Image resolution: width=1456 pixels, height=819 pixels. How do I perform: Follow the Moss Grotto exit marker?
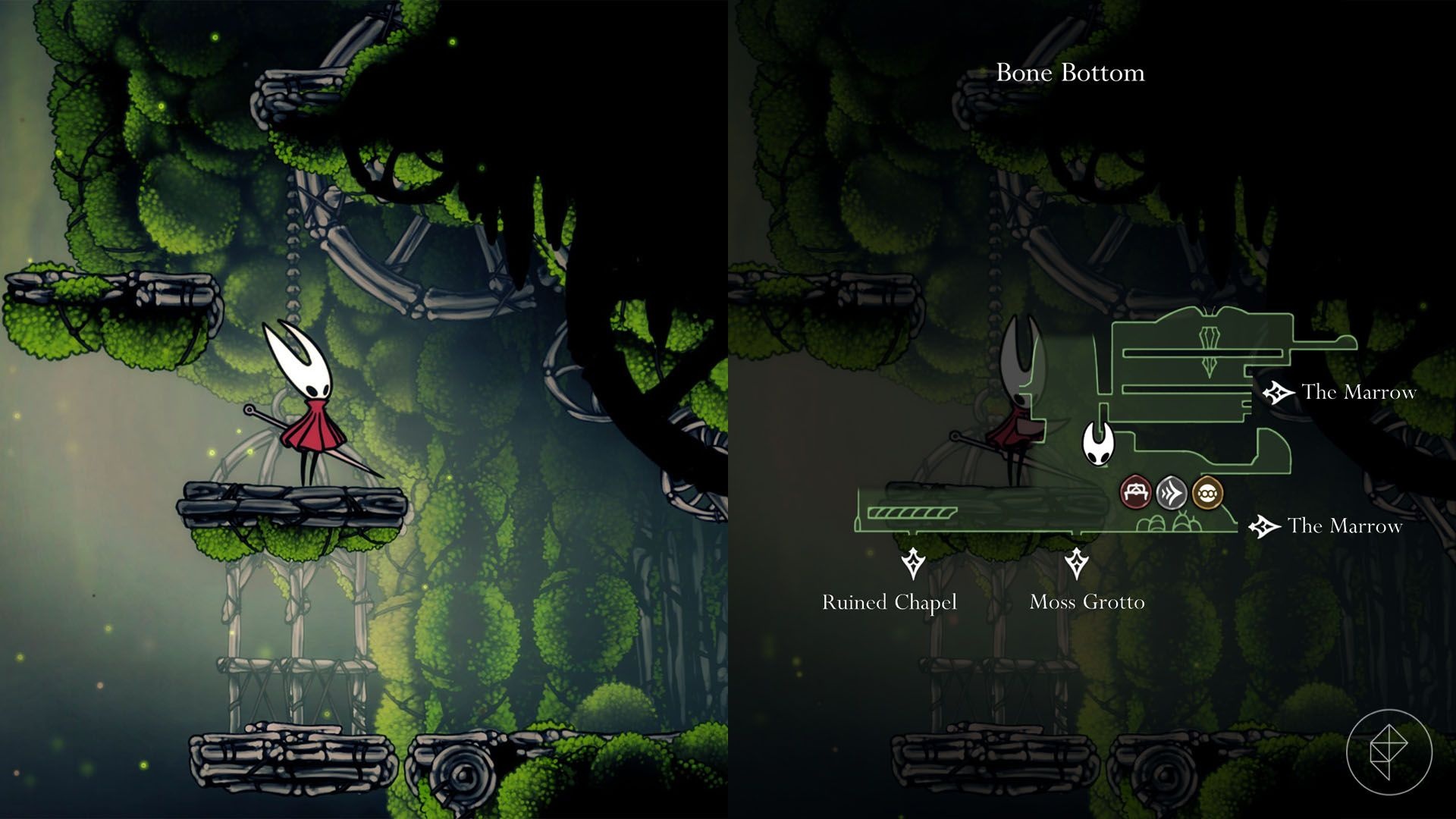1076,564
